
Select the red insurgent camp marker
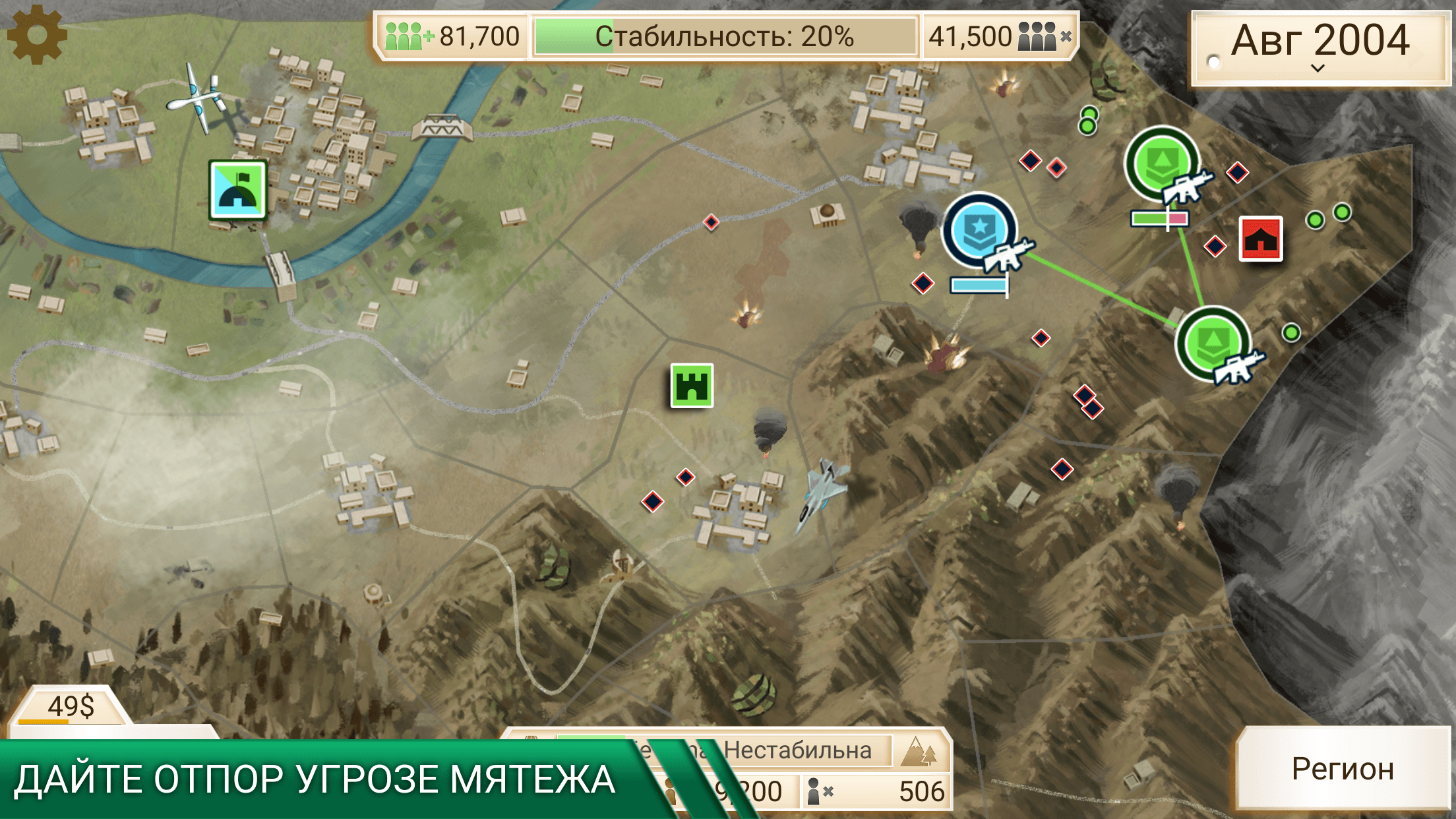point(1260,239)
